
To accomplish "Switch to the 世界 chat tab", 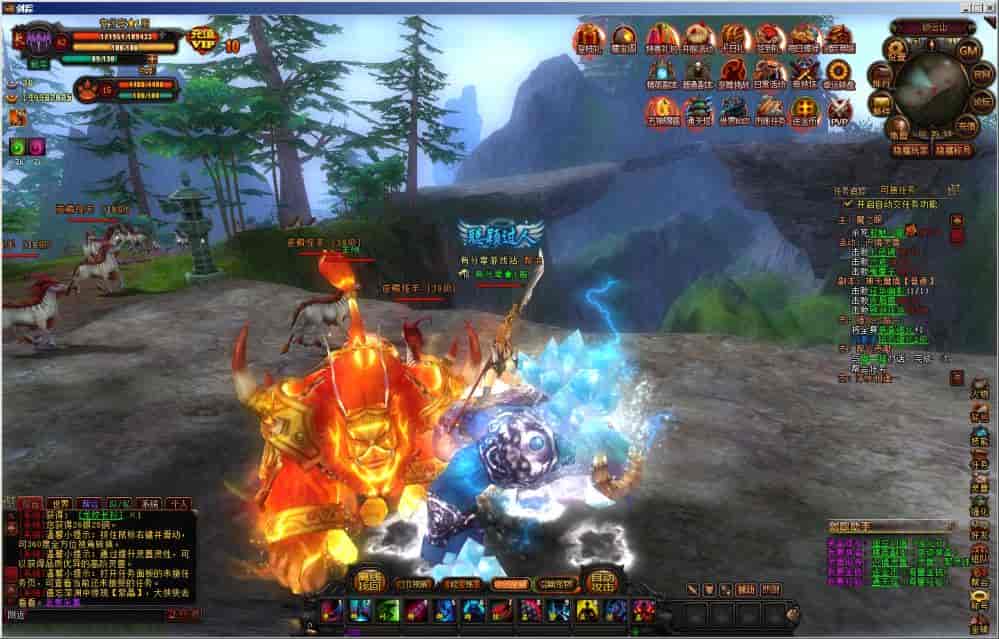I will tap(61, 503).
